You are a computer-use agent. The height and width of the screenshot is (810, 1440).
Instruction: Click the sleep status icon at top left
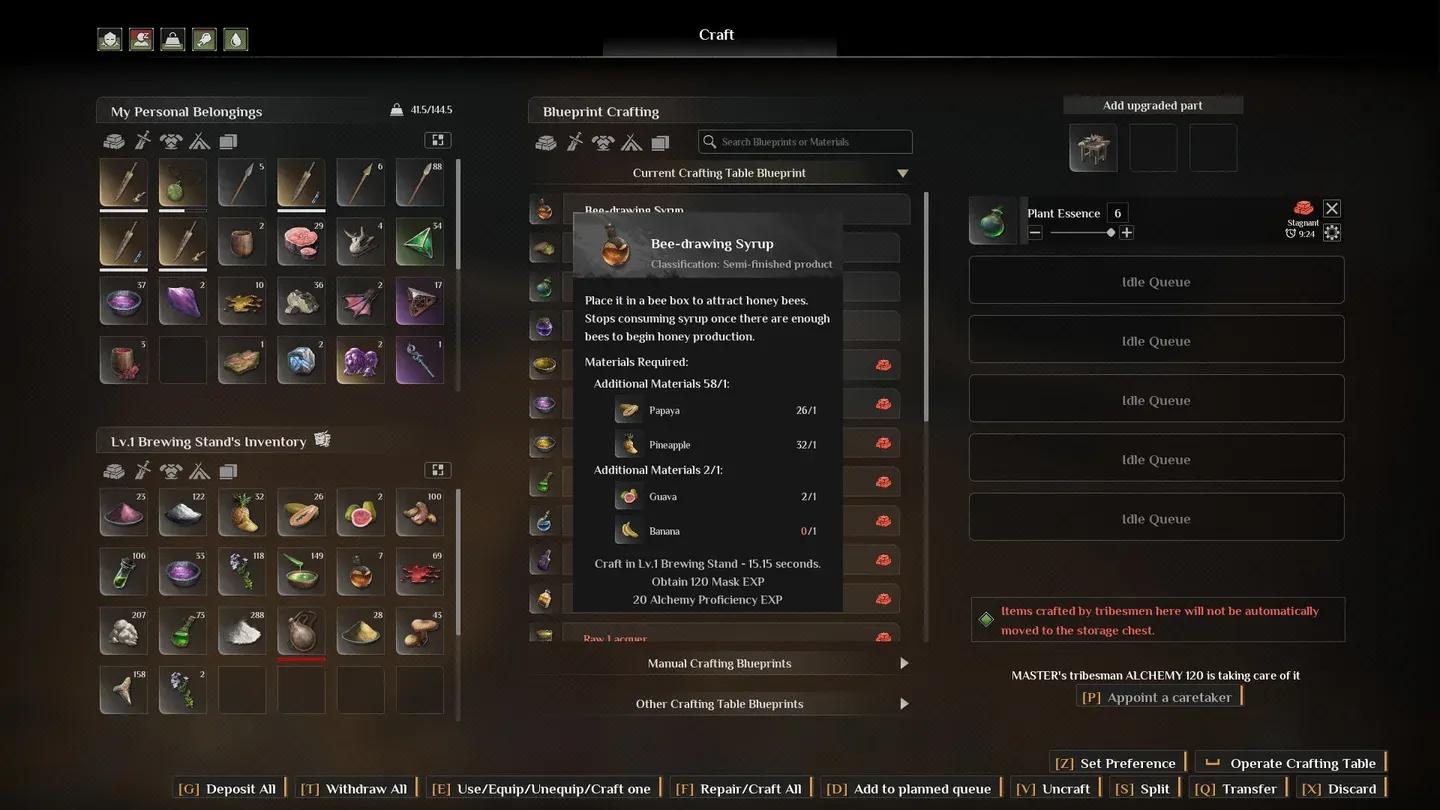[141, 39]
